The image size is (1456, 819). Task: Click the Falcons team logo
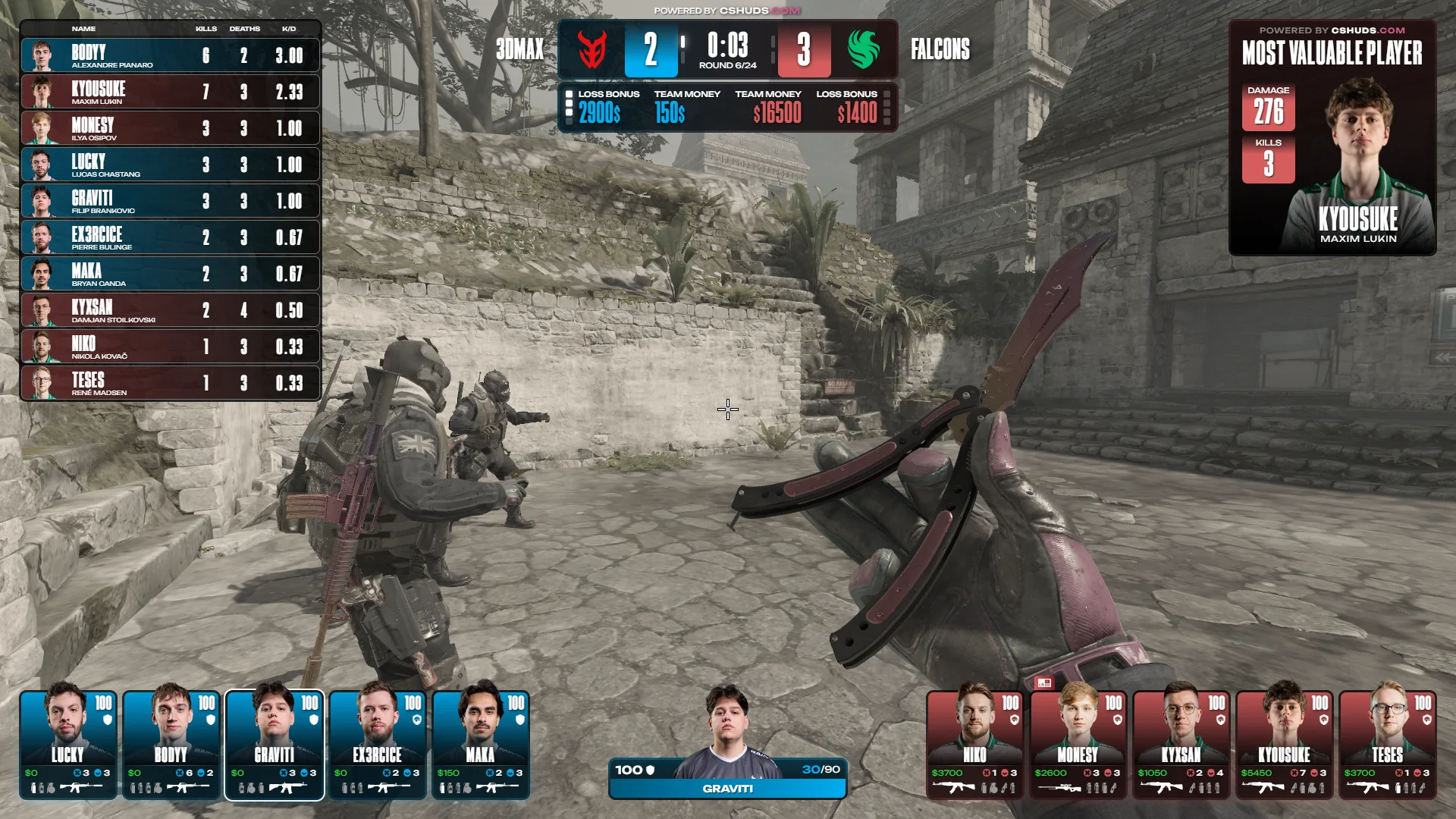click(864, 50)
